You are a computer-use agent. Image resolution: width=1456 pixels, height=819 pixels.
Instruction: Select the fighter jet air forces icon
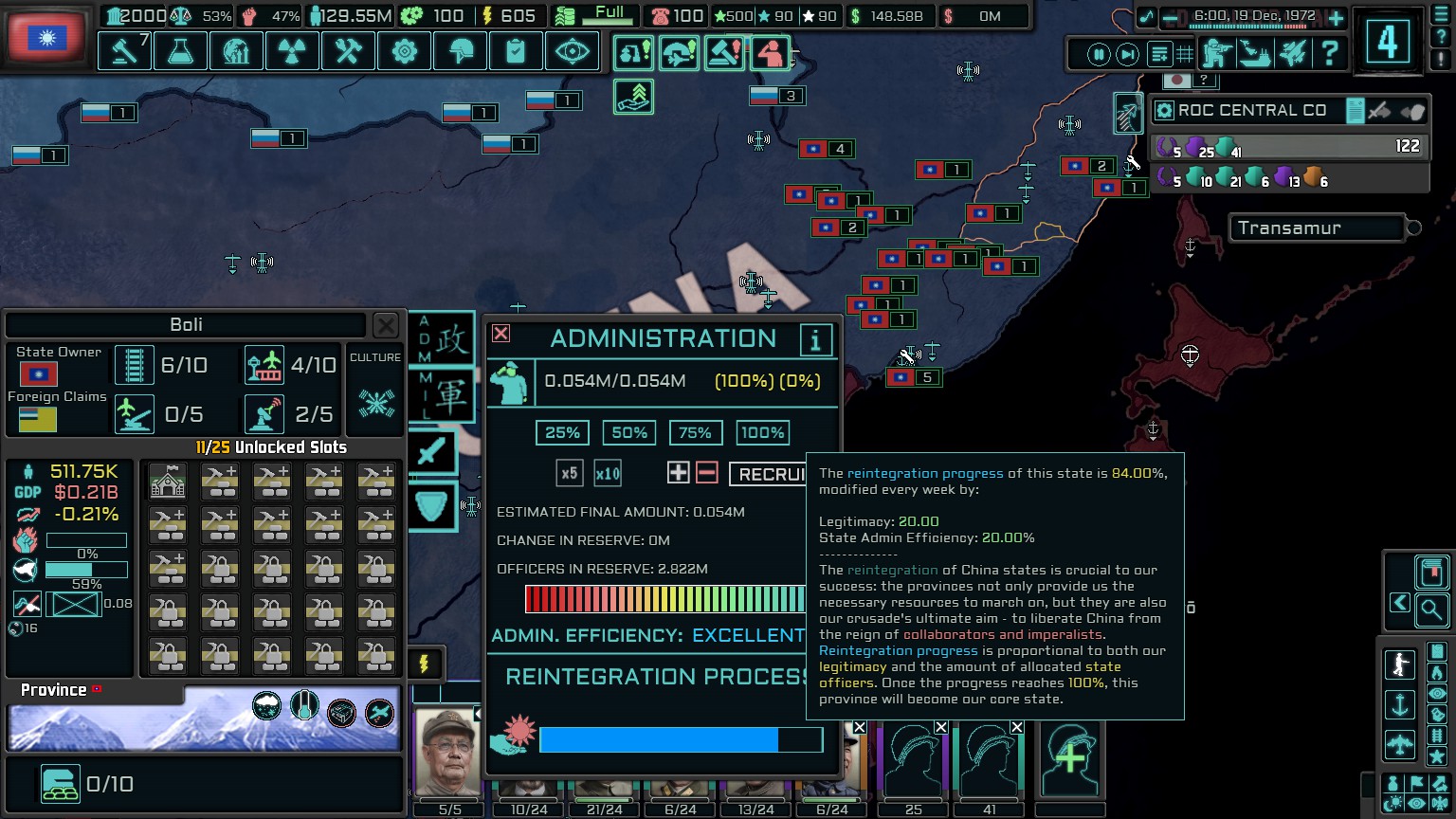[1293, 54]
